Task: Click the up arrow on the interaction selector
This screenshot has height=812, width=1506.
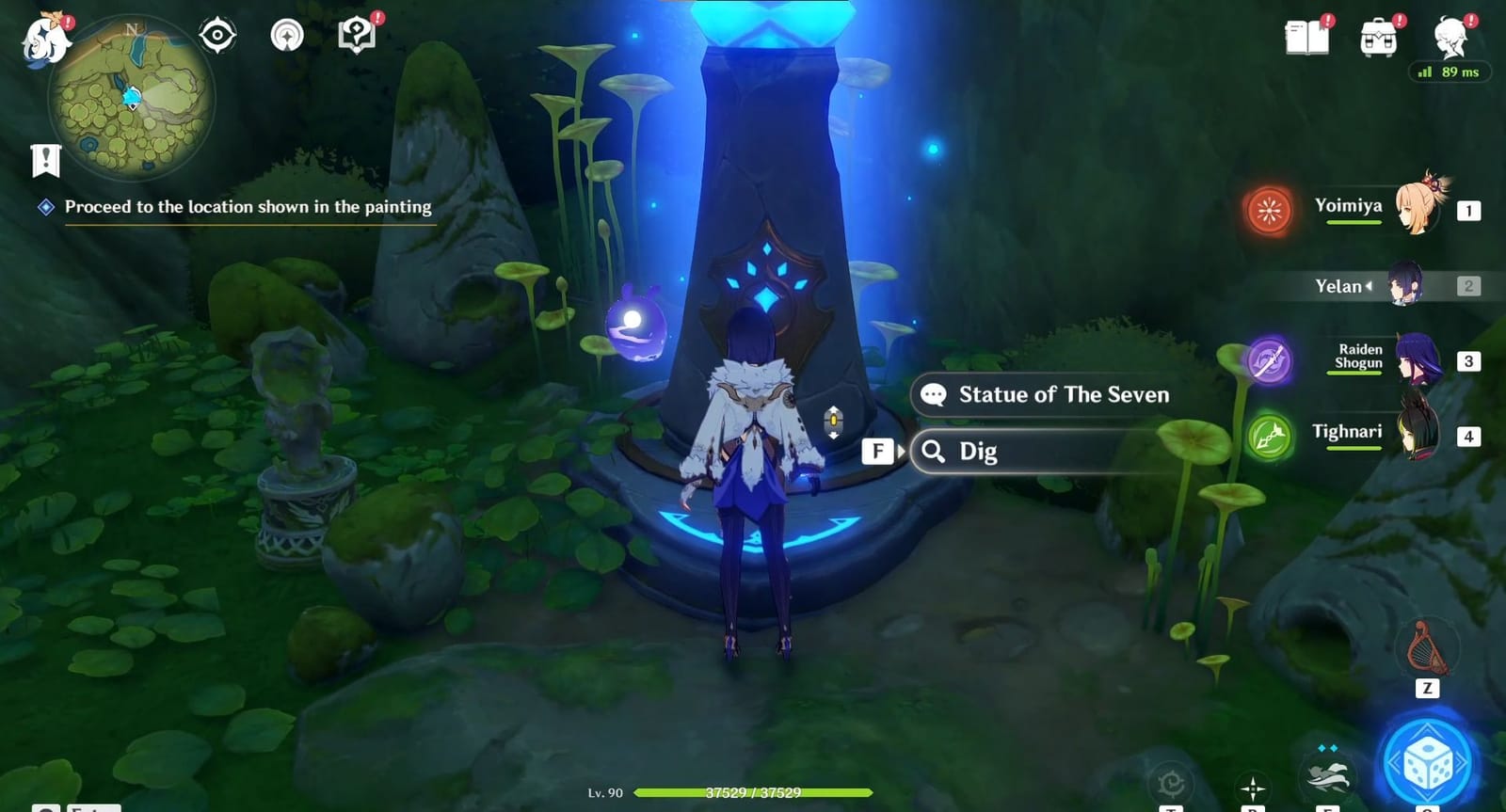Action: click(832, 408)
